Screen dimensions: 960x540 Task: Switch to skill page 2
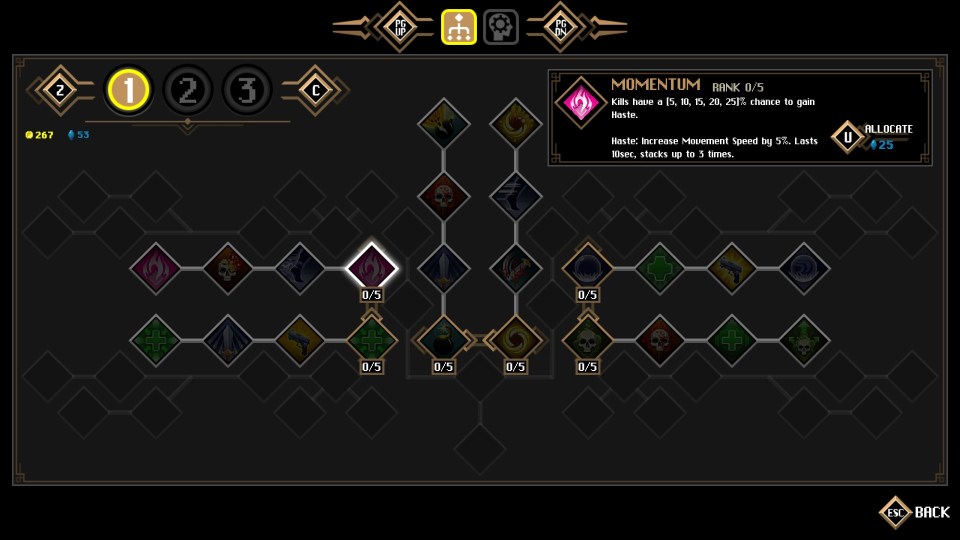187,91
